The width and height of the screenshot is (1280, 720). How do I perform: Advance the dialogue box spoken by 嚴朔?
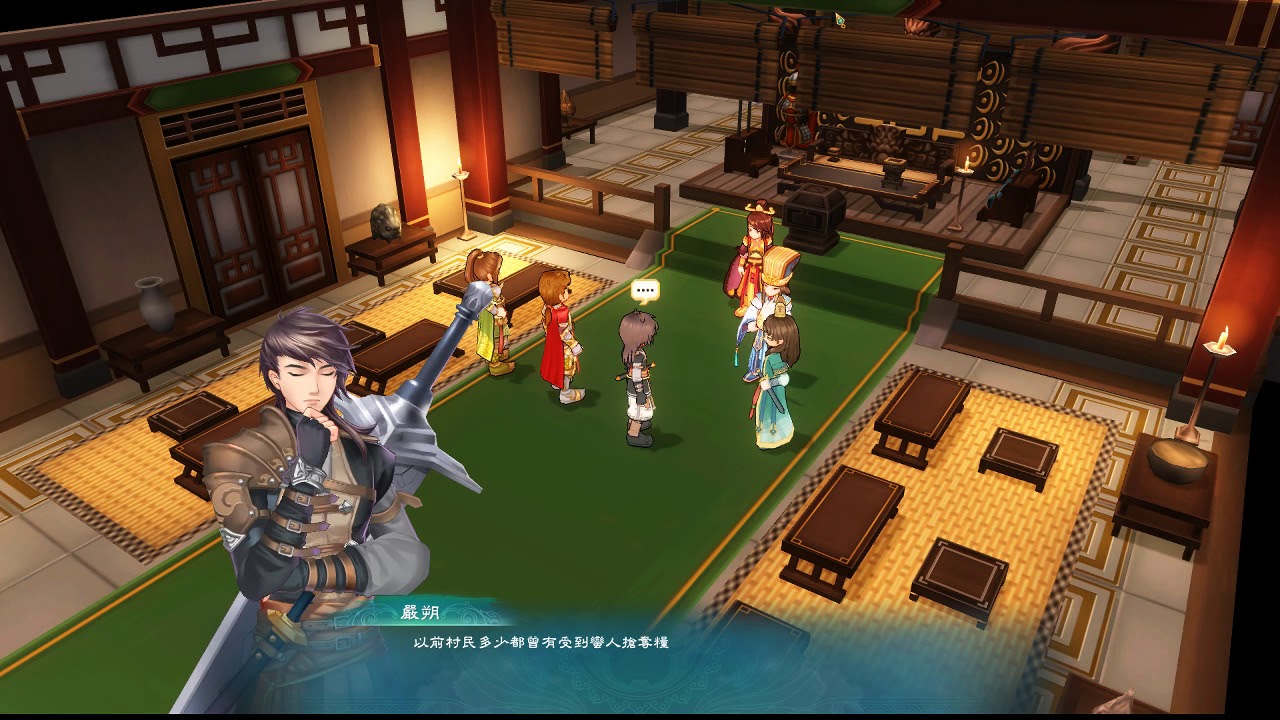[x=640, y=650]
